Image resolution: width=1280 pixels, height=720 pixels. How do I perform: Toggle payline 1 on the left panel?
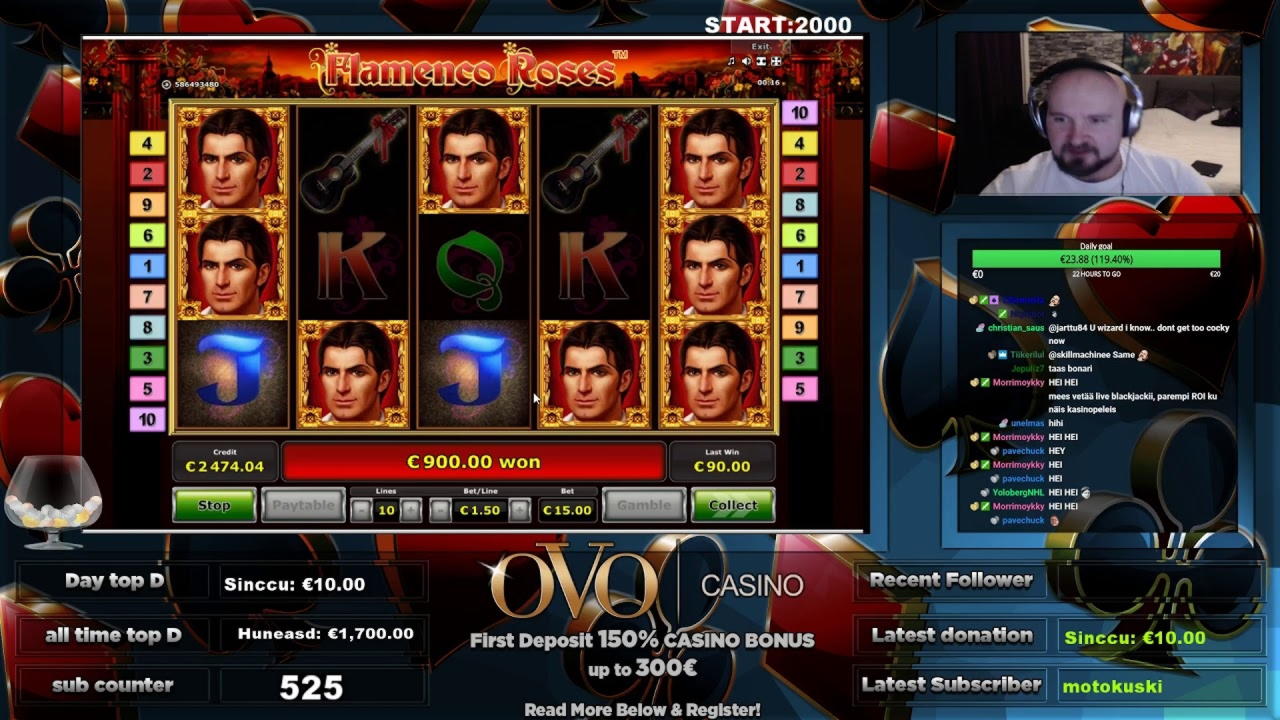145,267
